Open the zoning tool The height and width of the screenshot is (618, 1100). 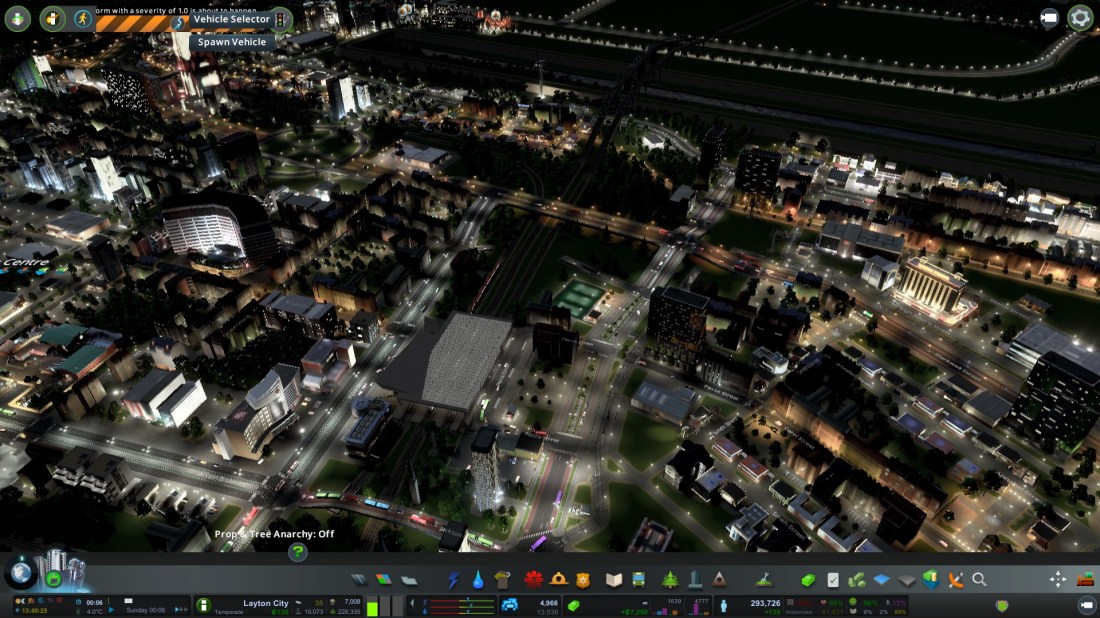[385, 580]
